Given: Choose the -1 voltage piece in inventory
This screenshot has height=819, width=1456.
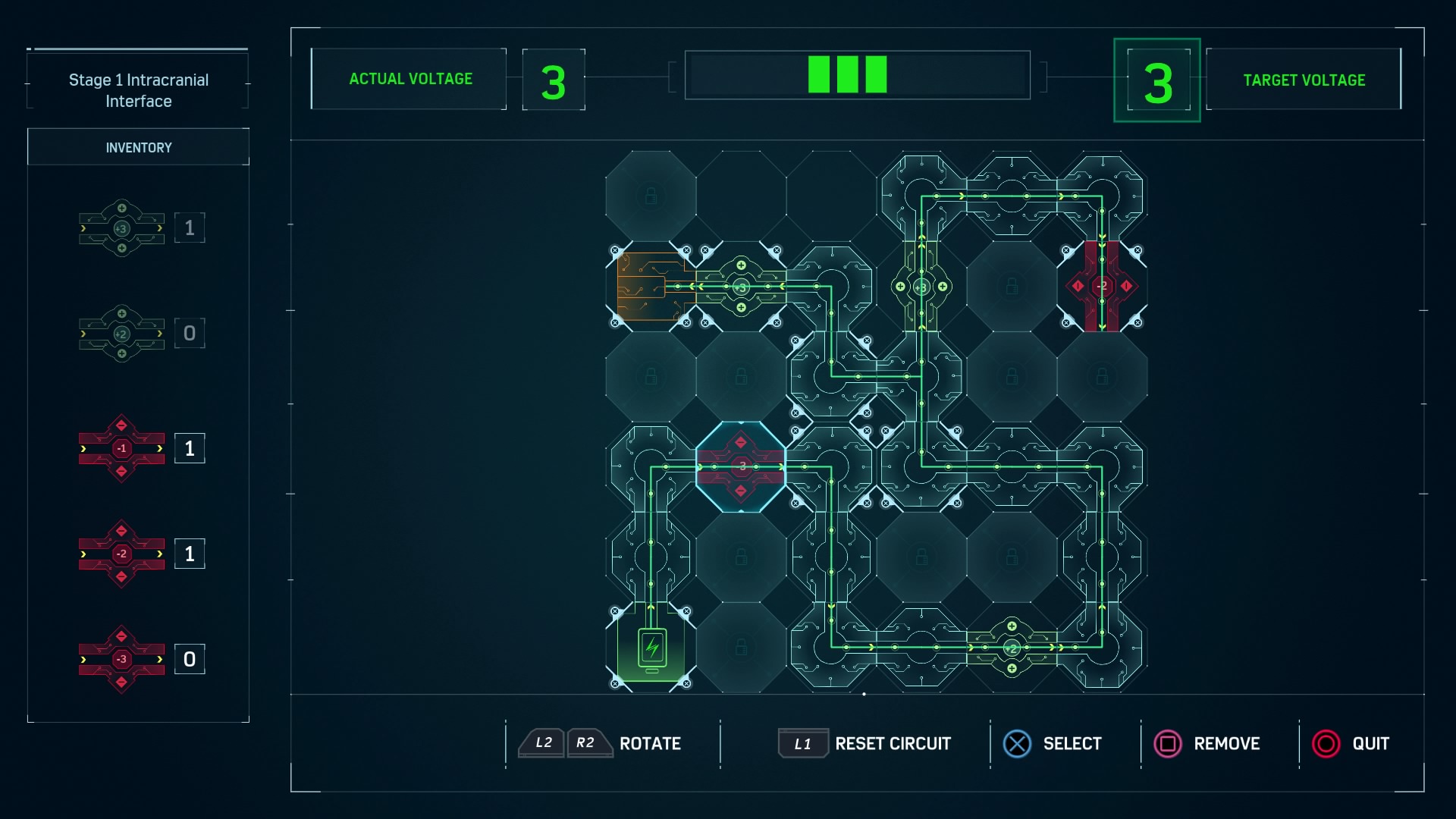Looking at the screenshot, I should 121,448.
